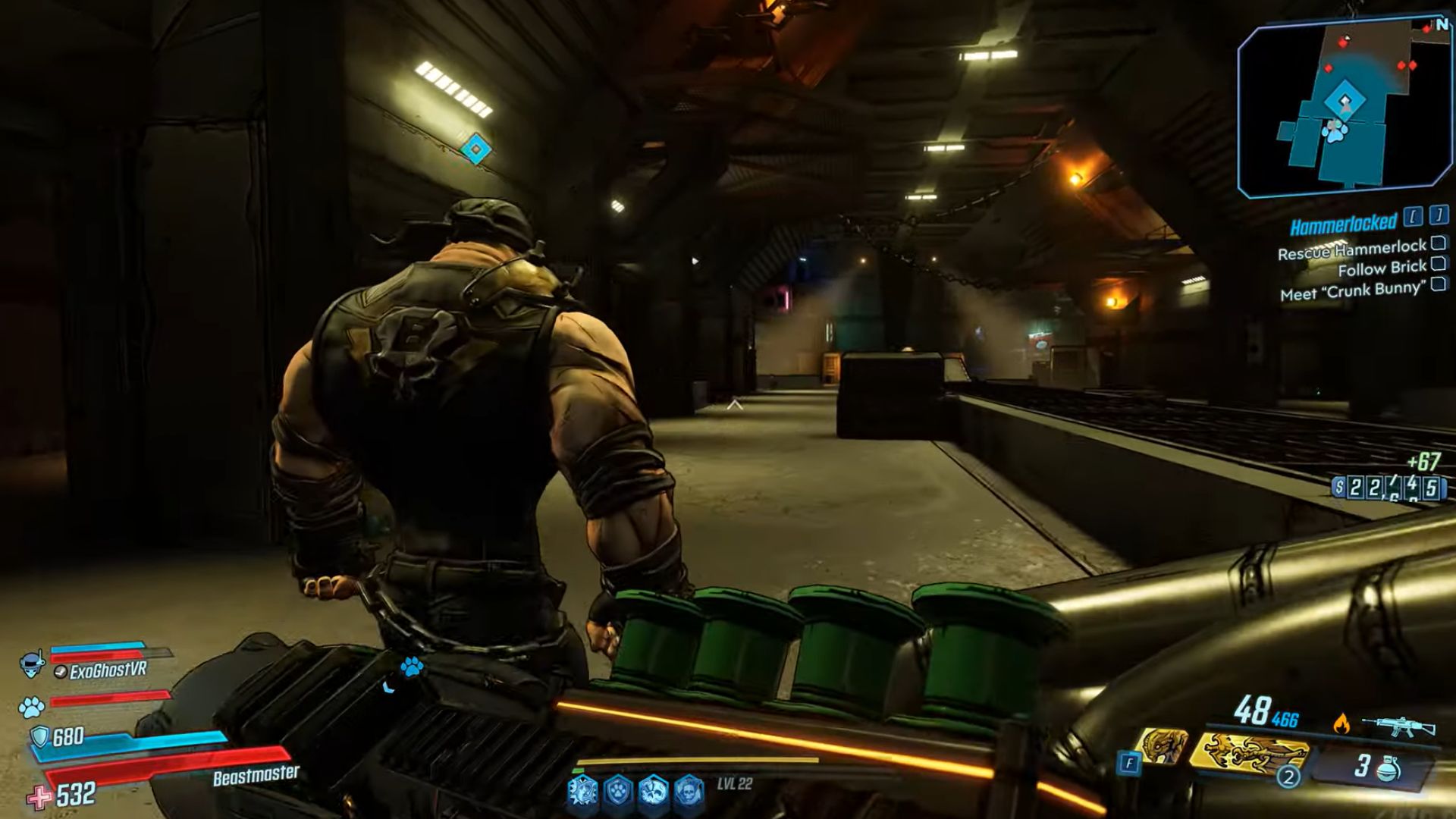
Task: Tick the Follow Brick objective checkbox
Action: 1437,264
